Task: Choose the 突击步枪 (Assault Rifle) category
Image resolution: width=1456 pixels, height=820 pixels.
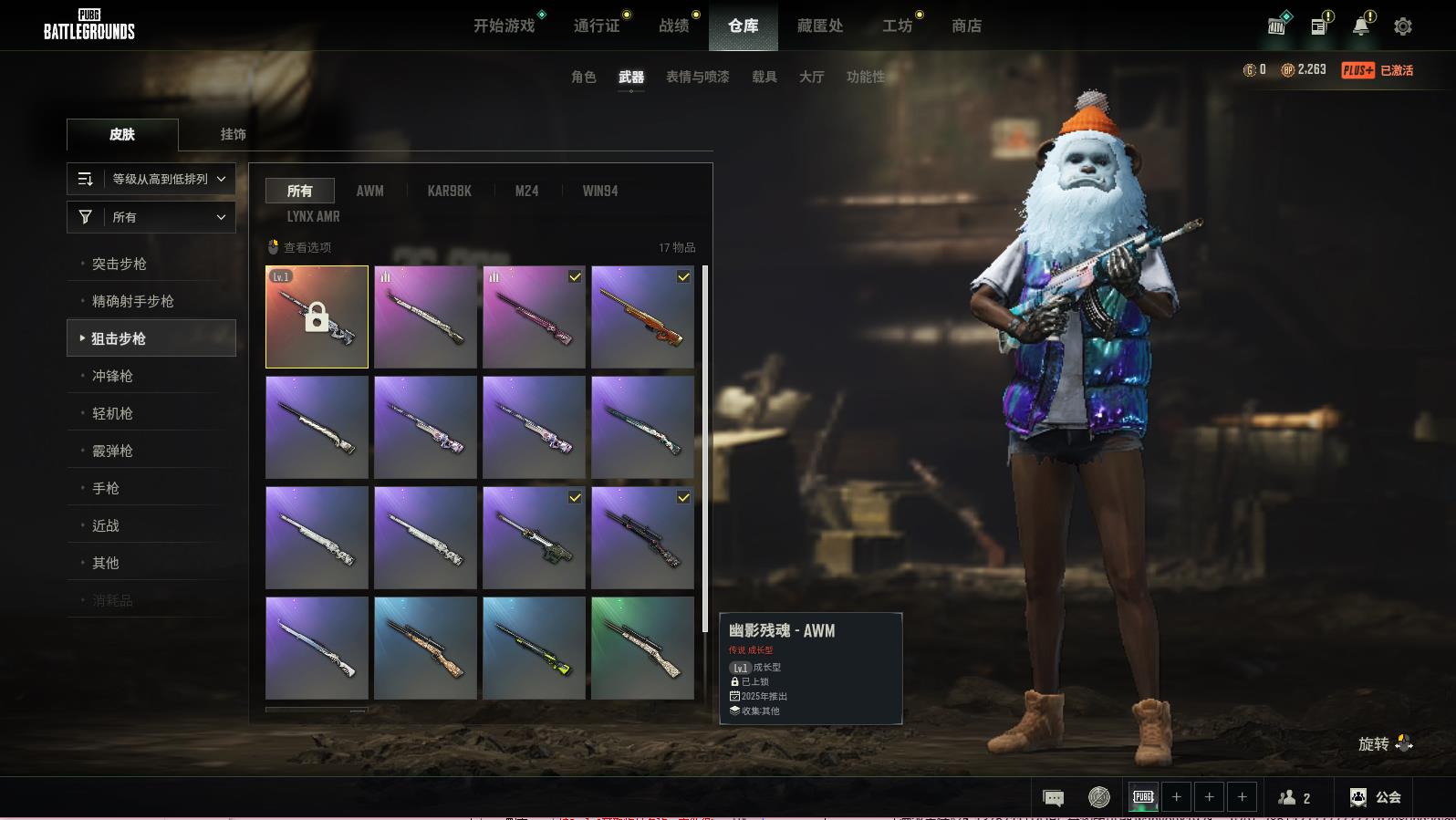Action: tap(120, 264)
